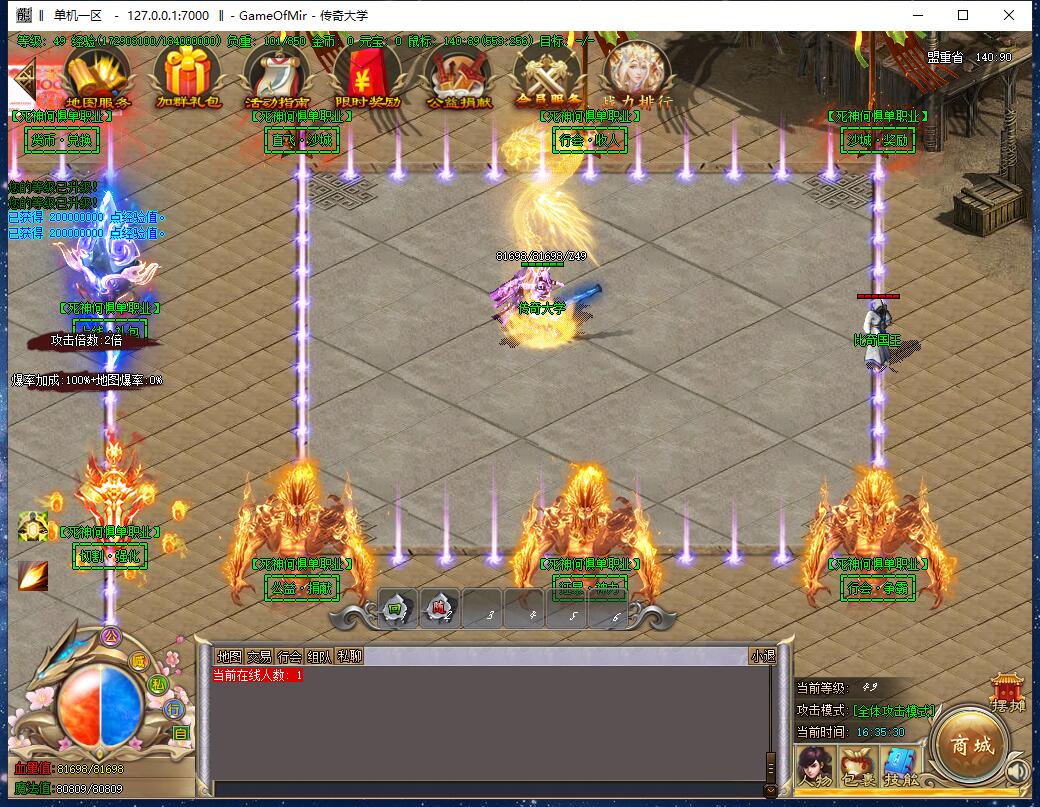Claim the 加群礼包 gift box
Viewport: 1040px width, 807px height.
pos(187,76)
